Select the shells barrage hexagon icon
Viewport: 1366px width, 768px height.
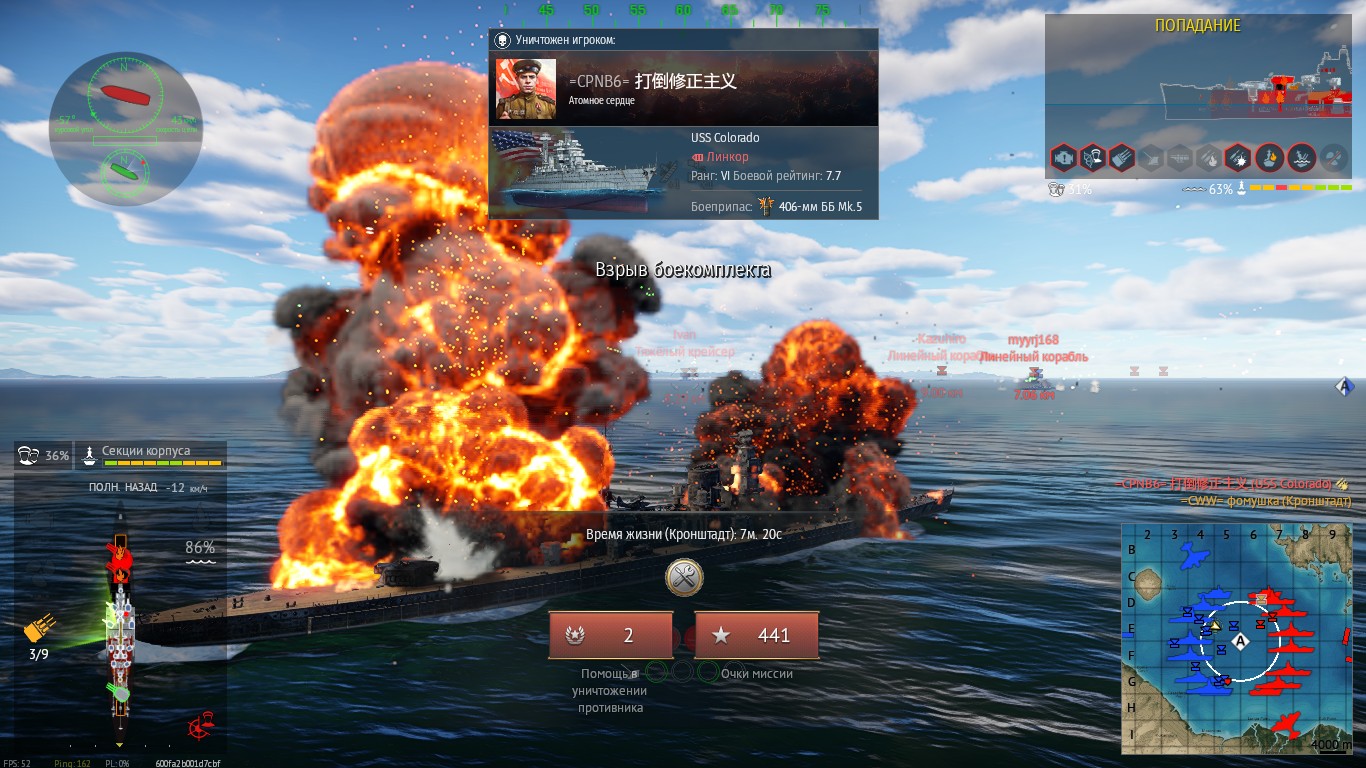1121,157
